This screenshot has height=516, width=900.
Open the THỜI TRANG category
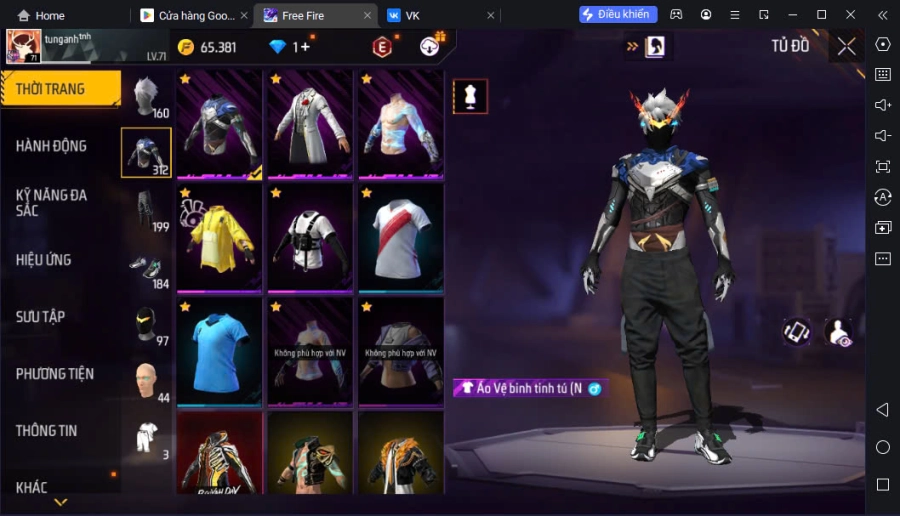60,89
